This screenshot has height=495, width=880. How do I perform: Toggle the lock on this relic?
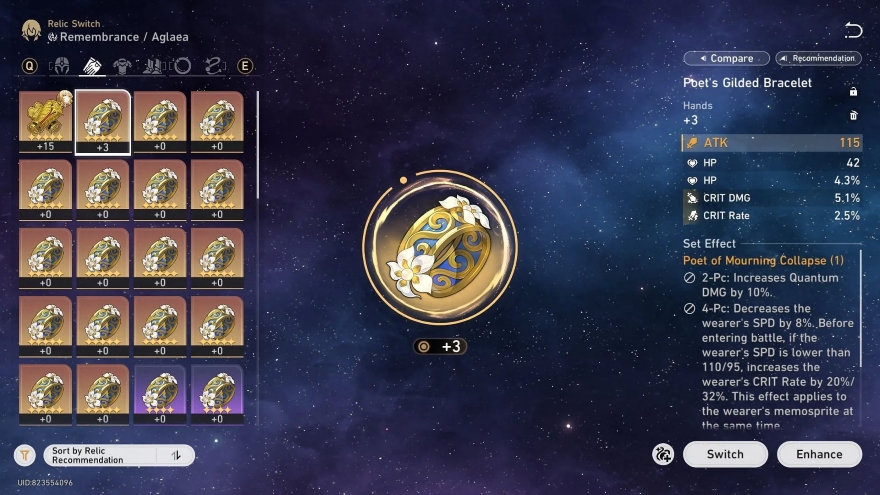[853, 92]
